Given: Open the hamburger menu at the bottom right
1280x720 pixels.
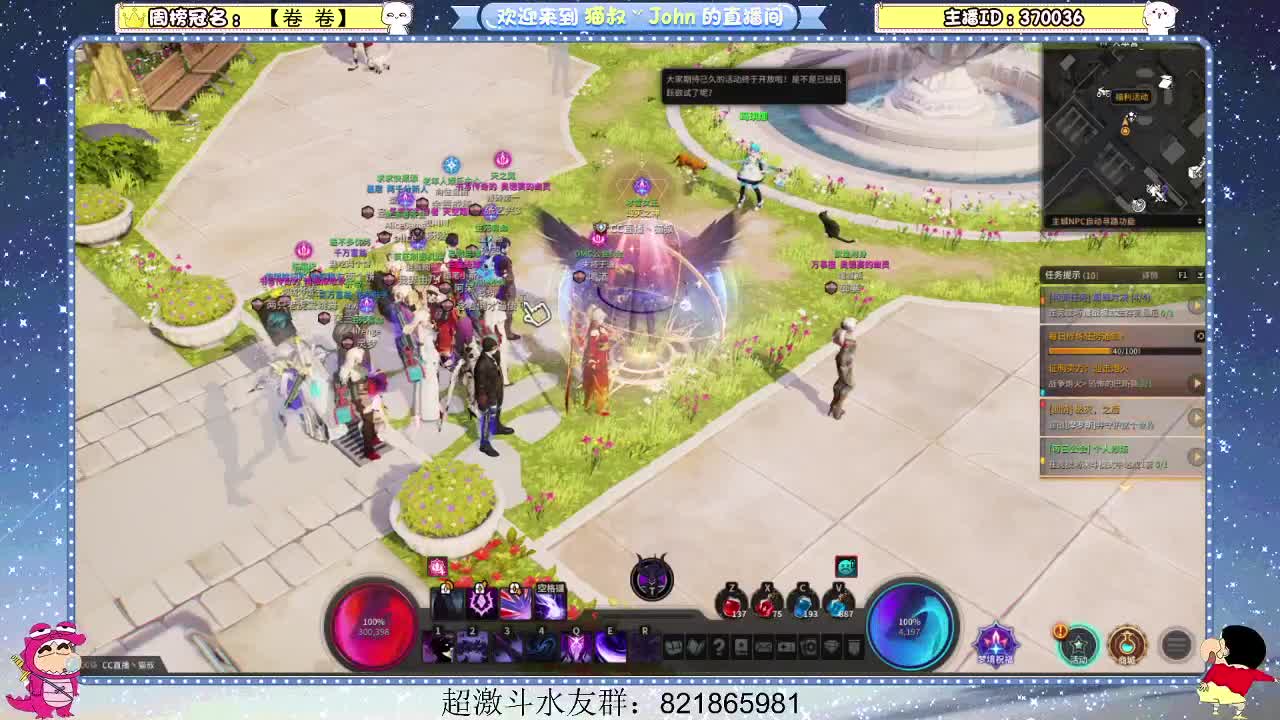Looking at the screenshot, I should [1177, 643].
